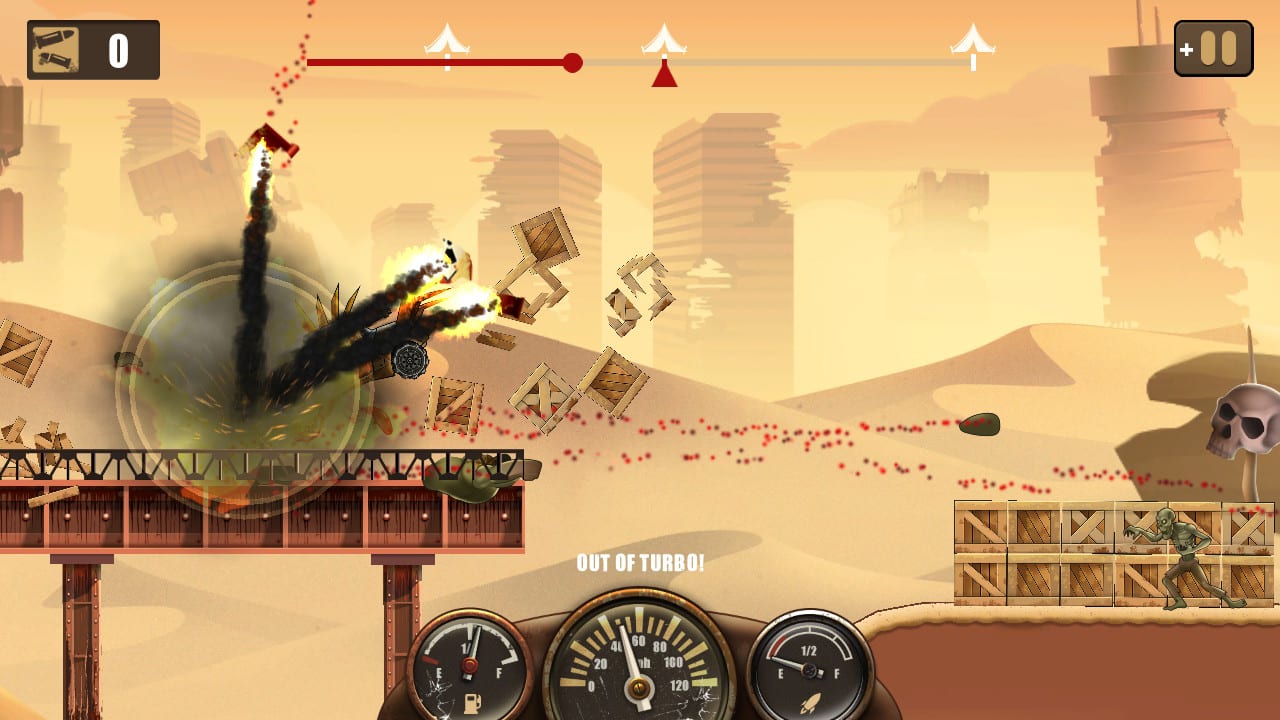The width and height of the screenshot is (1280, 720).
Task: Click the red player position dot on progress bar
Action: pos(573,62)
